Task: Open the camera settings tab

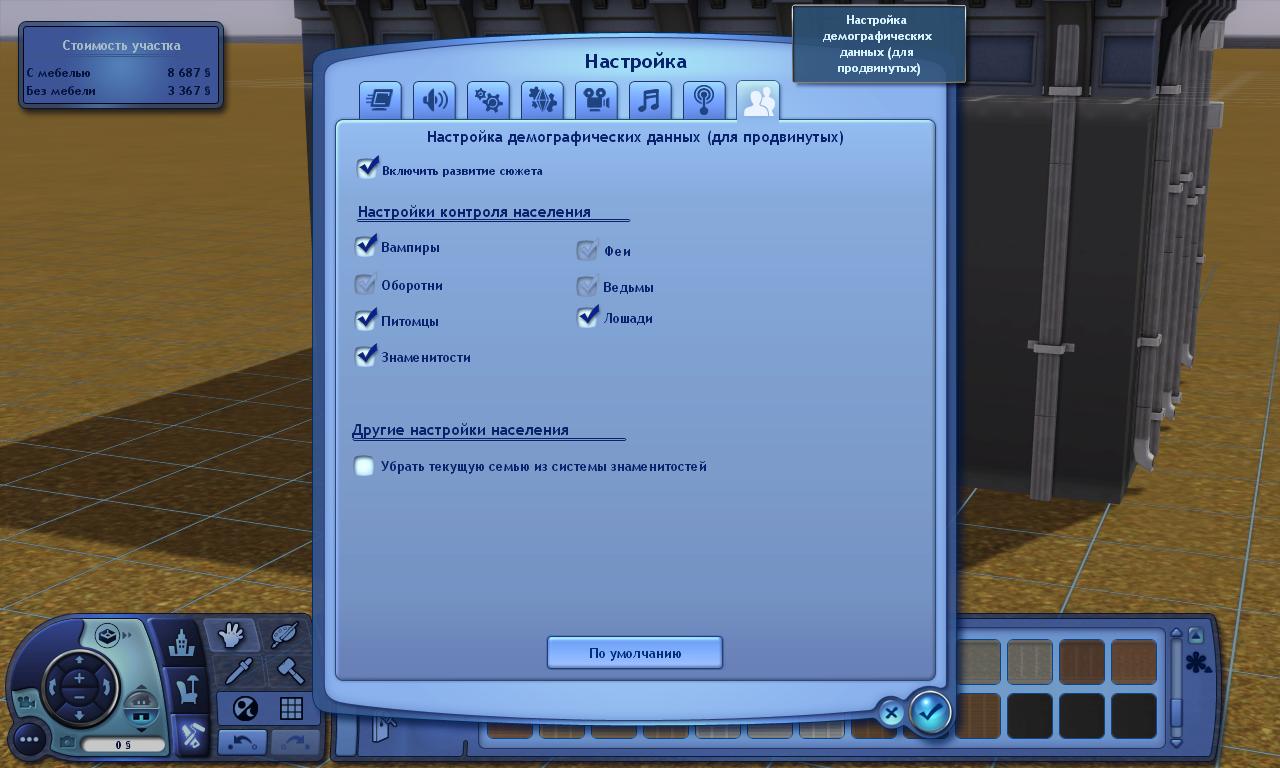Action: point(596,99)
